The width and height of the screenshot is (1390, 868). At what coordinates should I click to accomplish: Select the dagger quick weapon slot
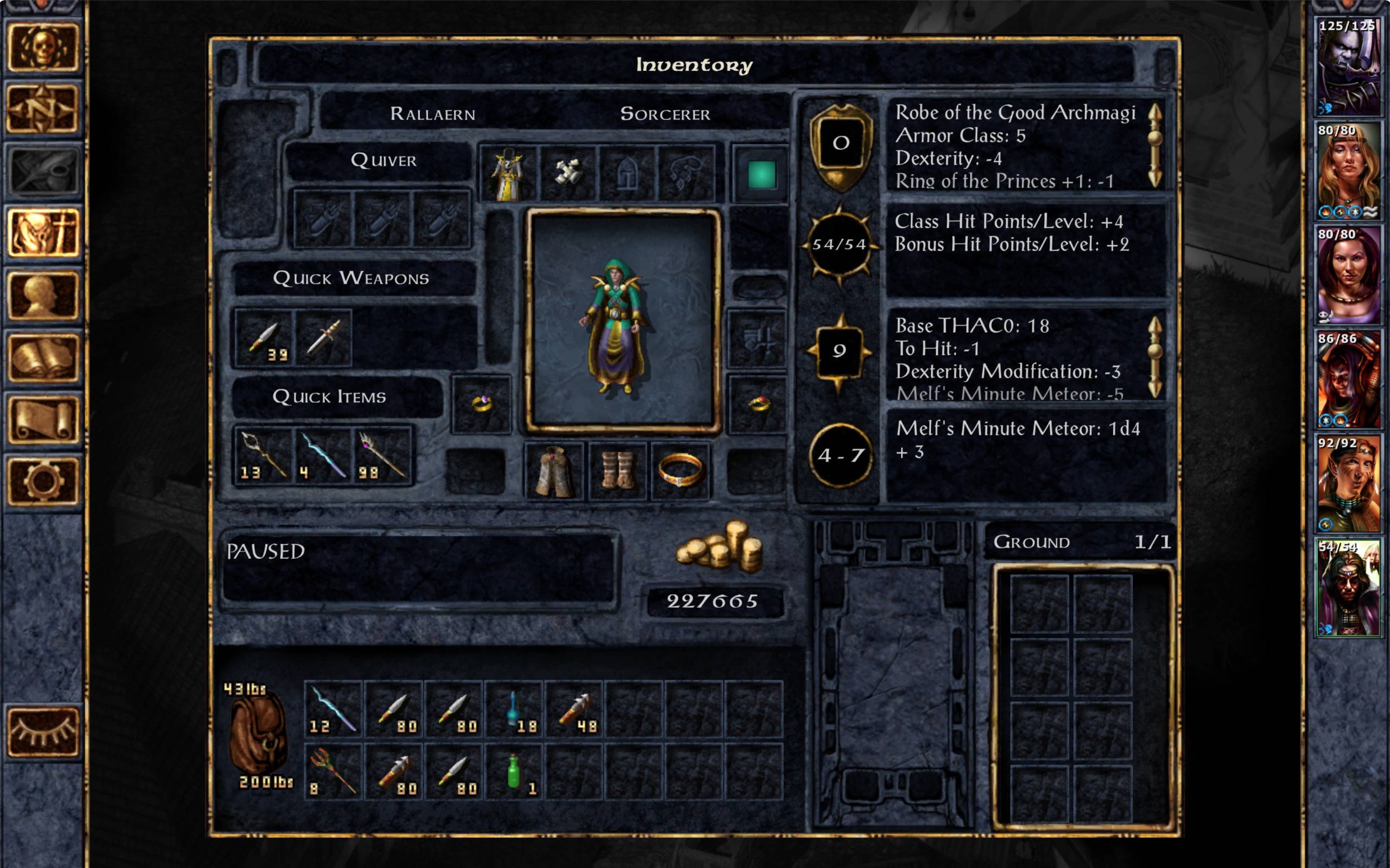pyautogui.click(x=323, y=338)
